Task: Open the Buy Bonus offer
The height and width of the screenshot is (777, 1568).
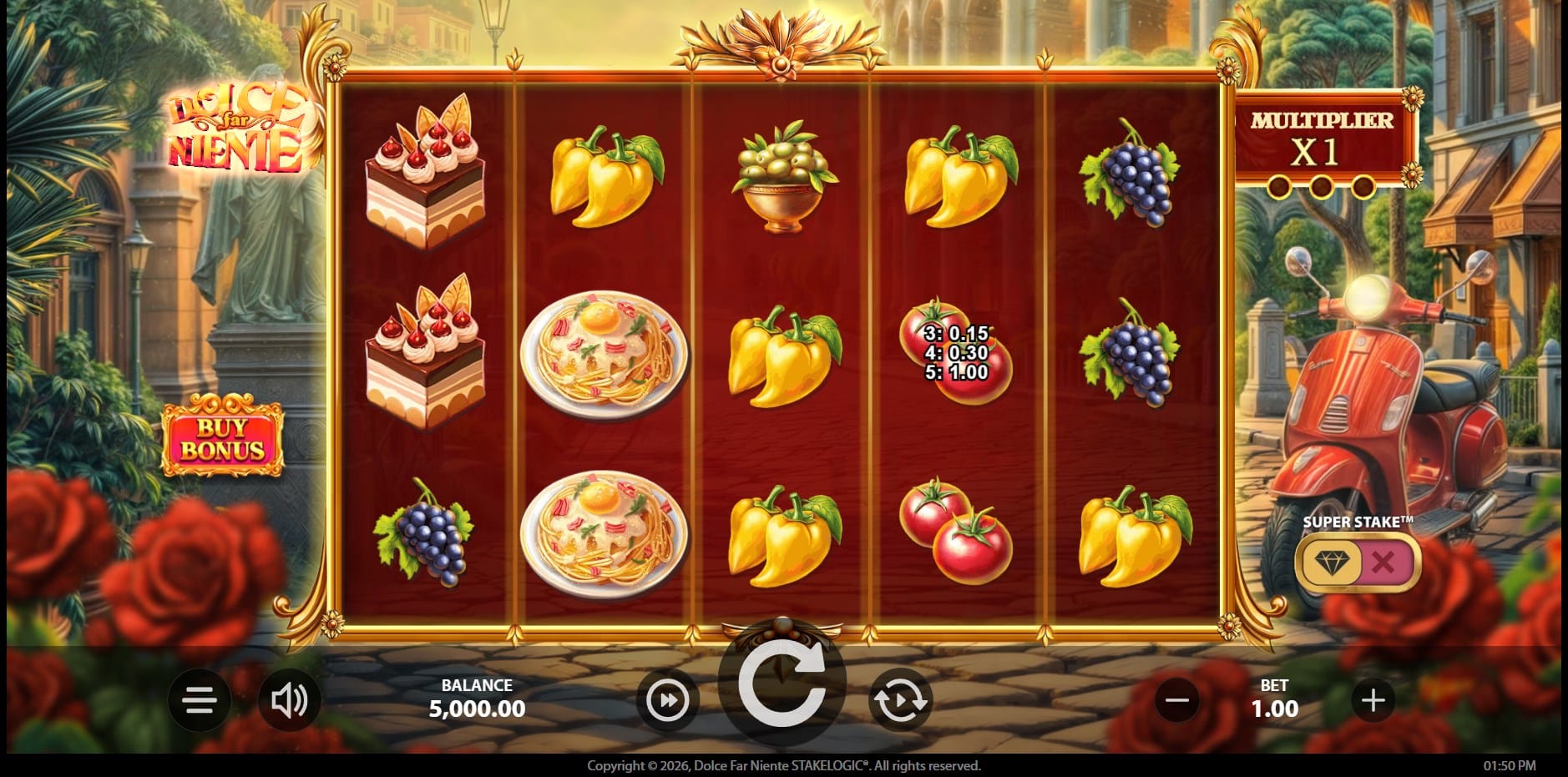Action: [222, 439]
